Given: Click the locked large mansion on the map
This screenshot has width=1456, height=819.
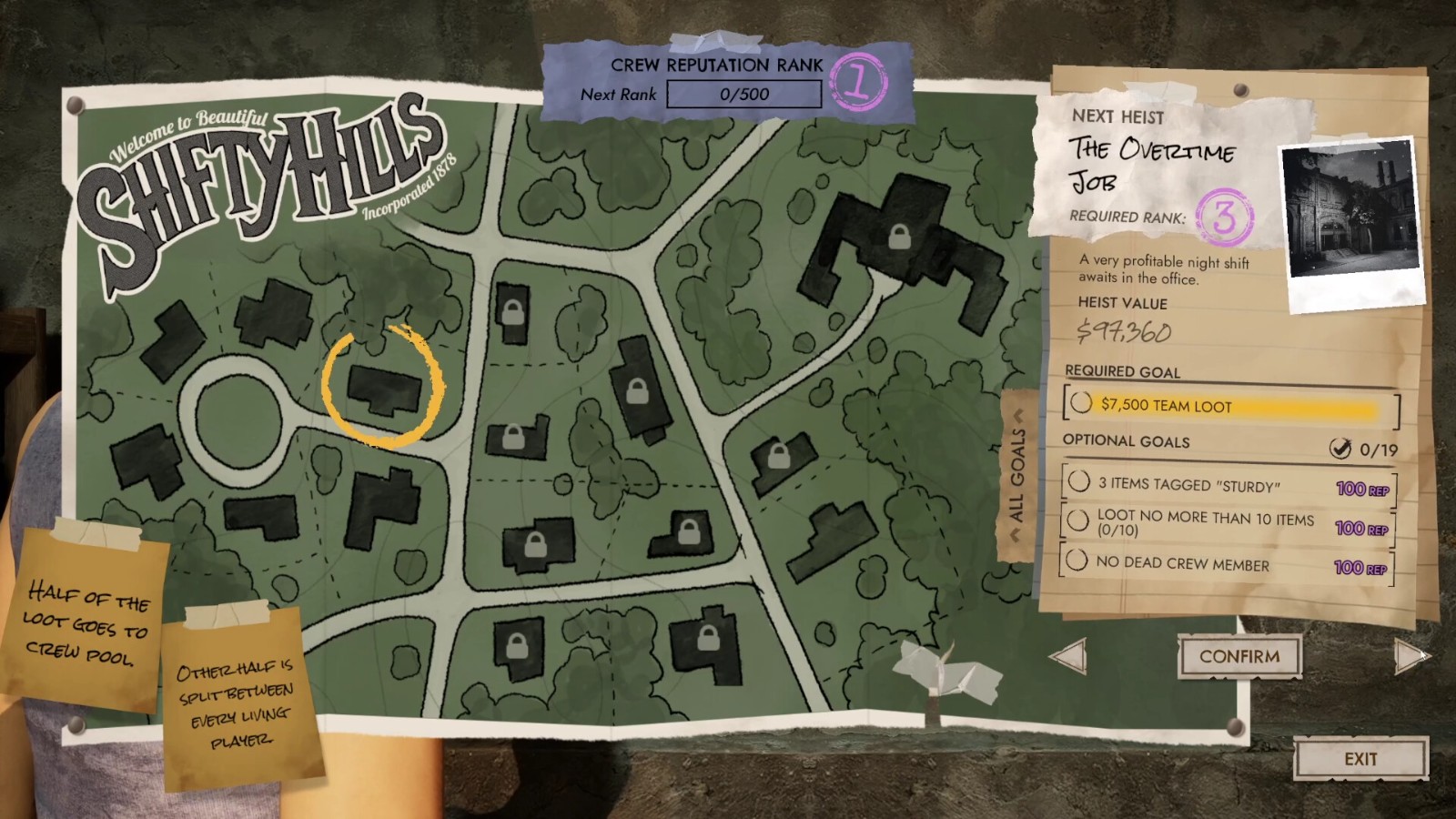Looking at the screenshot, I should tap(899, 238).
